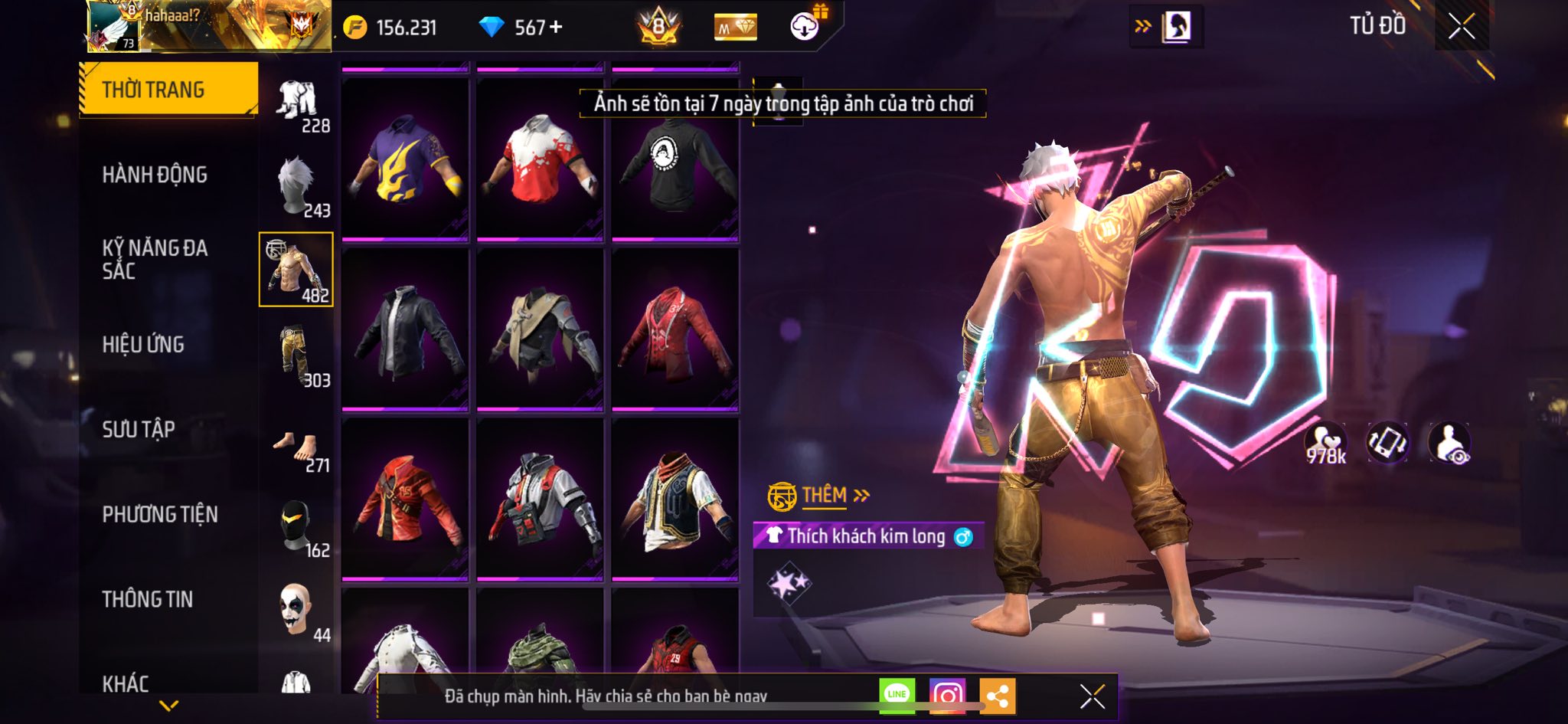Screen dimensions: 1568x724
Task: Choose the black leather jacket
Action: click(x=405, y=329)
